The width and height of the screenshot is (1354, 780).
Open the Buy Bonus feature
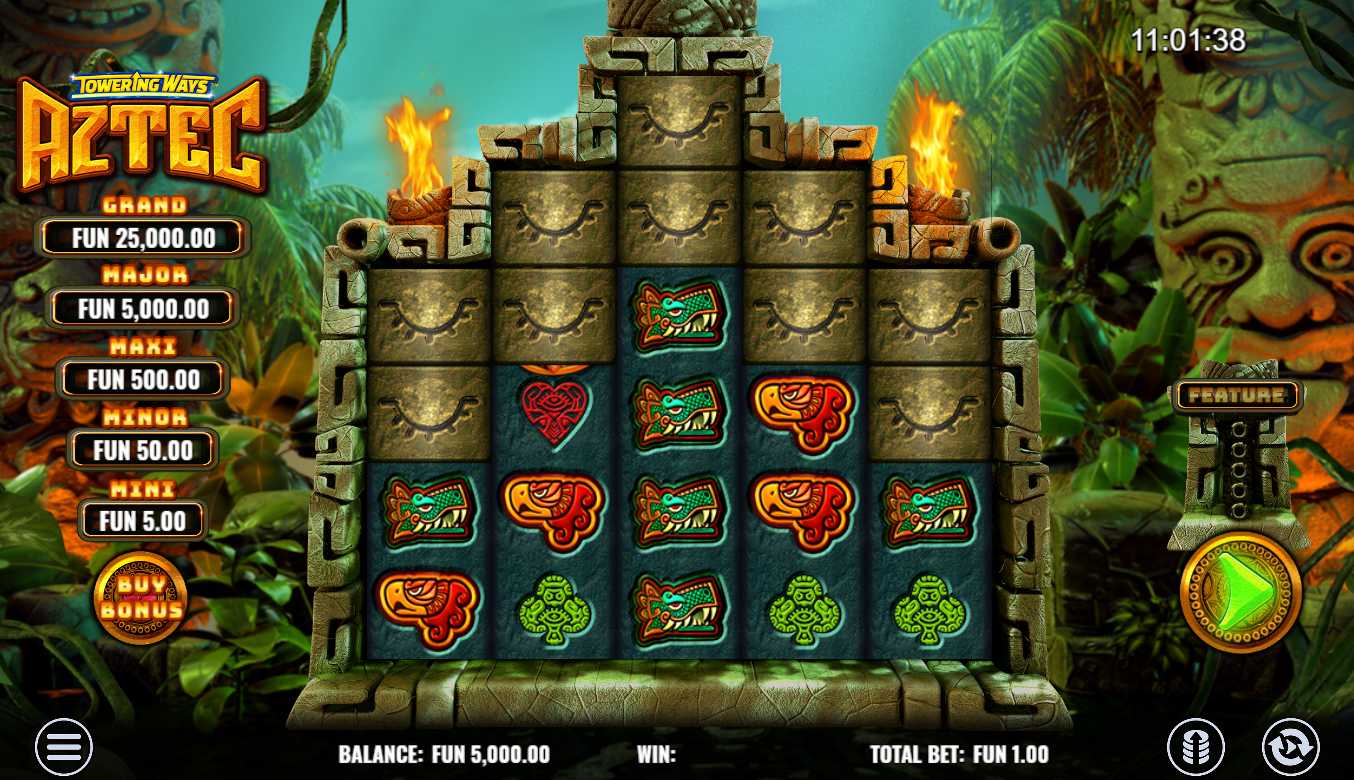(x=141, y=598)
